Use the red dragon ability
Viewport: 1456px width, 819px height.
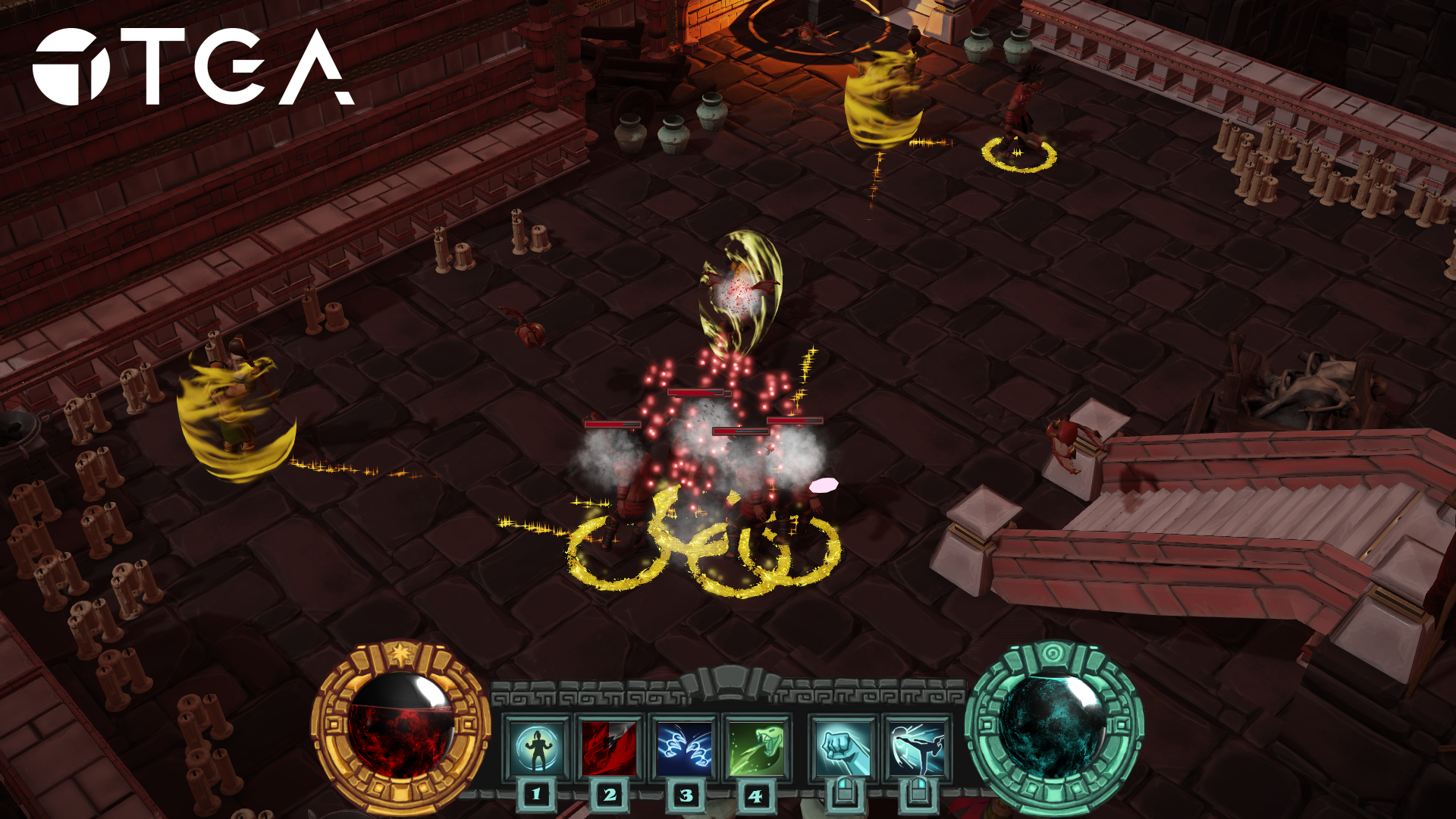click(610, 748)
